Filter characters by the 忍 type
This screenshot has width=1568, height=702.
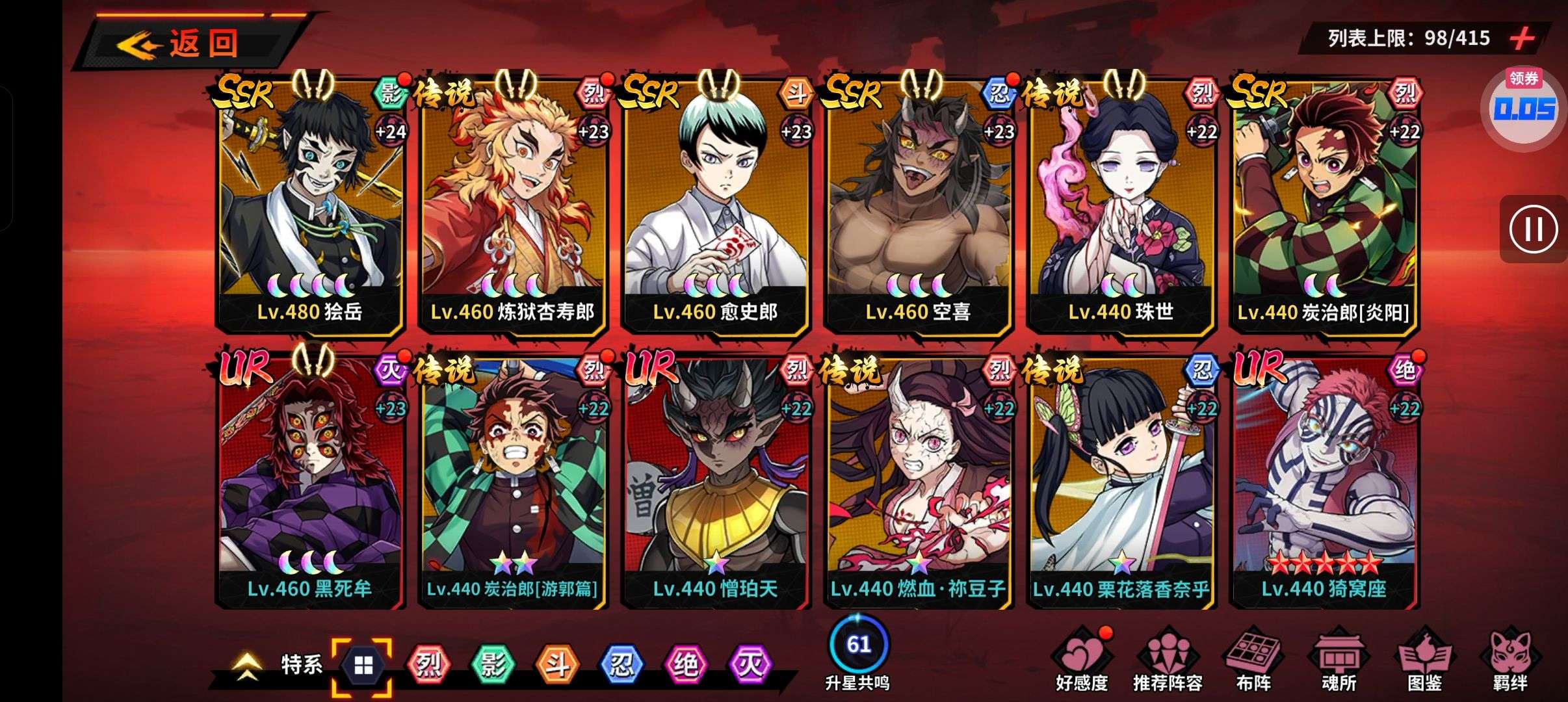click(x=621, y=665)
